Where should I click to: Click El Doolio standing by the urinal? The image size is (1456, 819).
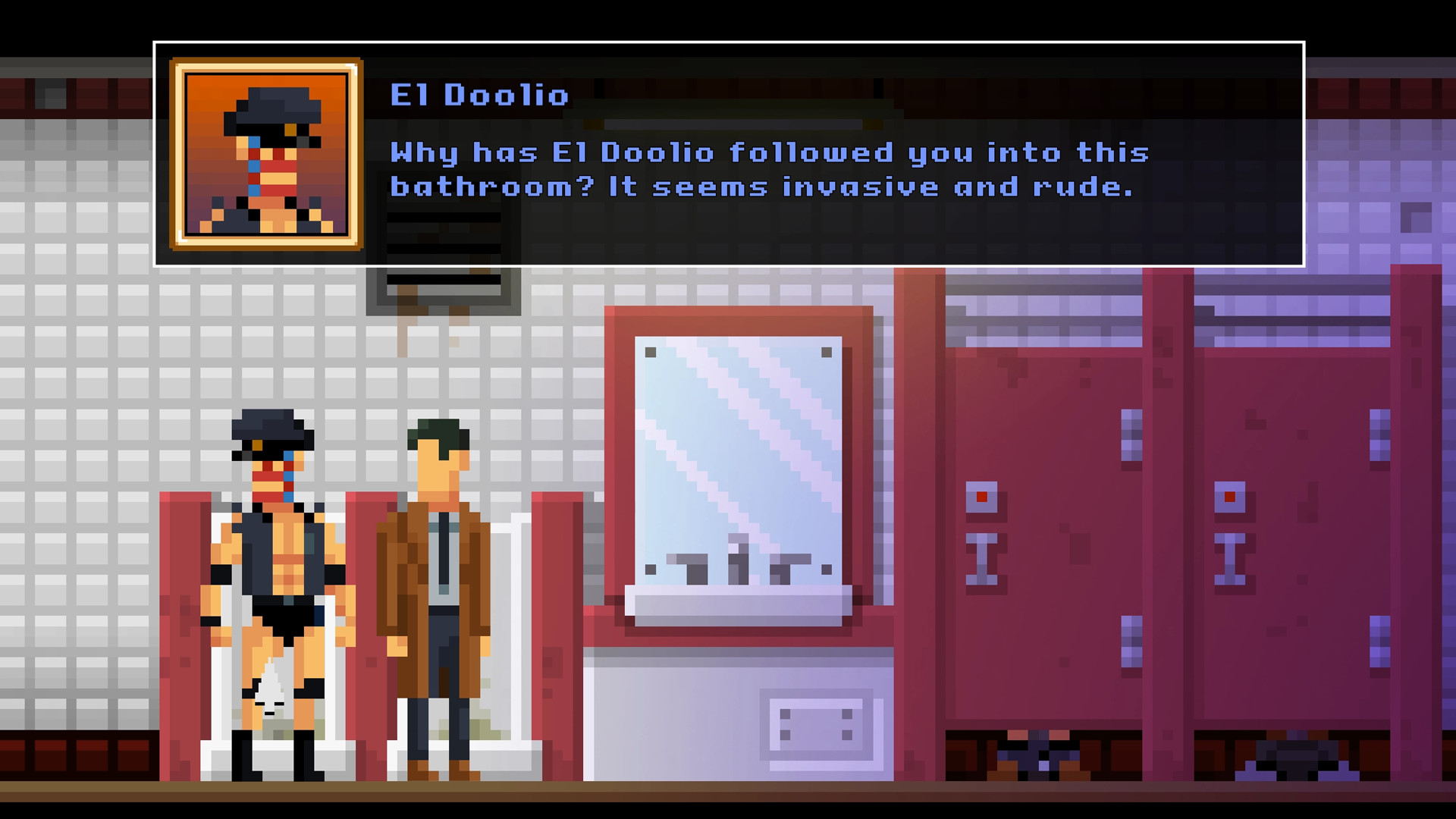point(273,576)
